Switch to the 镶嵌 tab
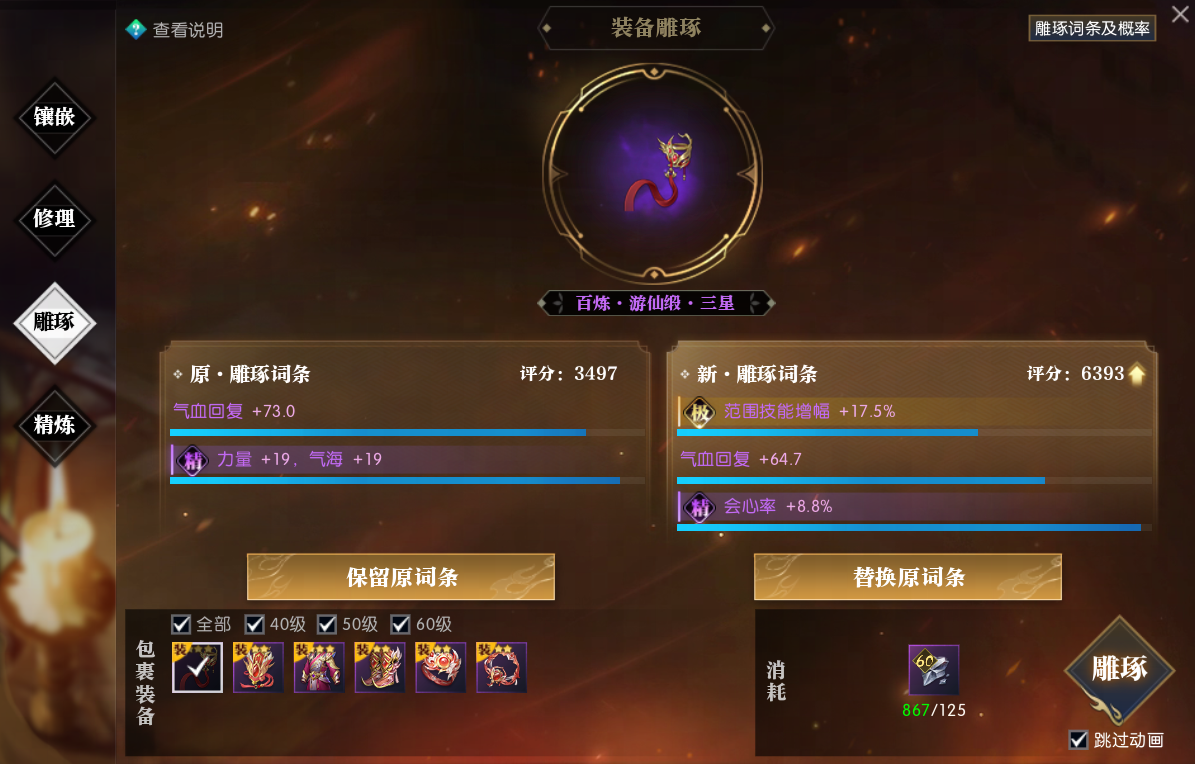The height and width of the screenshot is (764, 1195). (x=54, y=117)
